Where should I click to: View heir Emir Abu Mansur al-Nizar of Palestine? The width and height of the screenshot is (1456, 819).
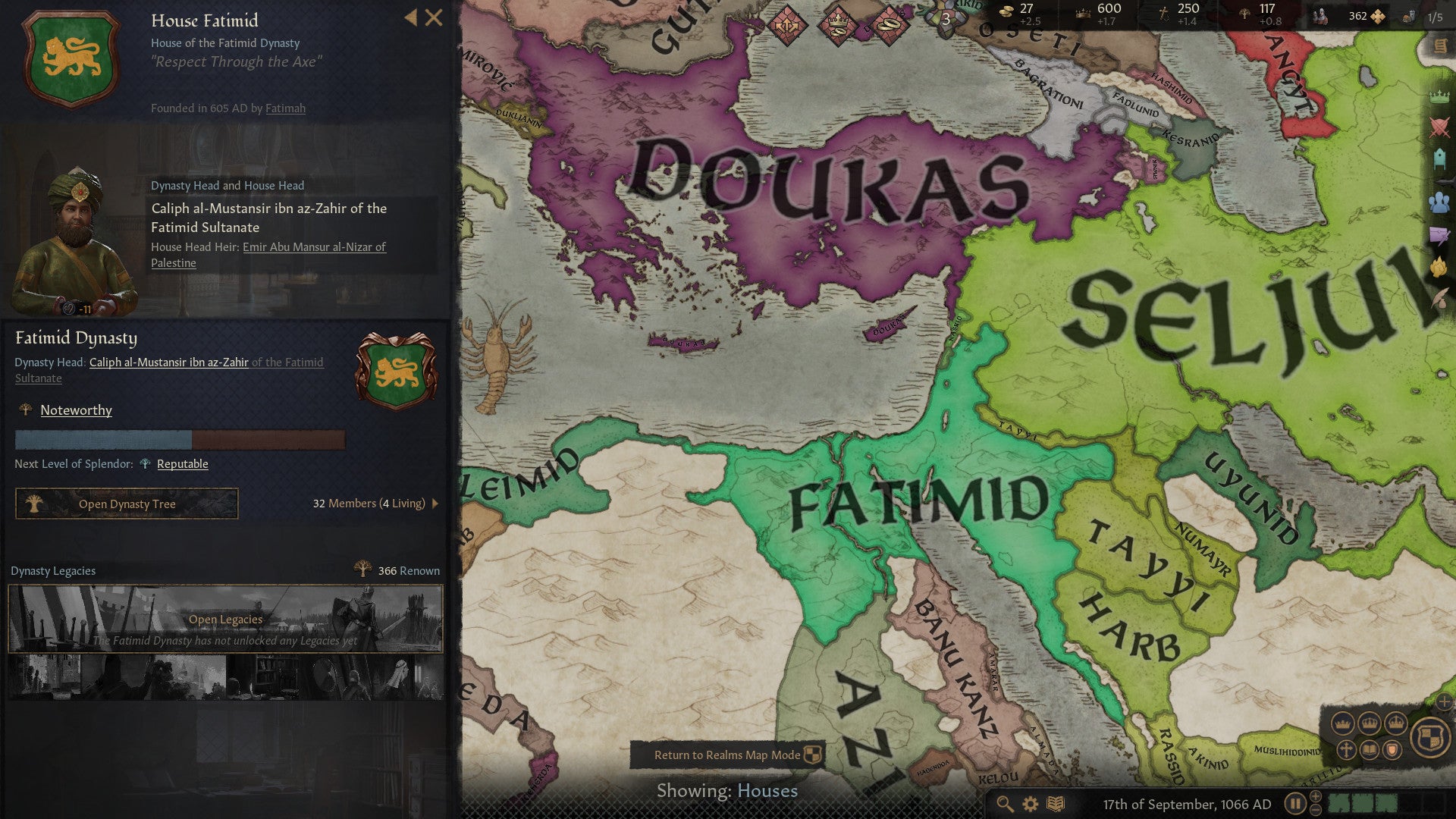click(x=312, y=246)
